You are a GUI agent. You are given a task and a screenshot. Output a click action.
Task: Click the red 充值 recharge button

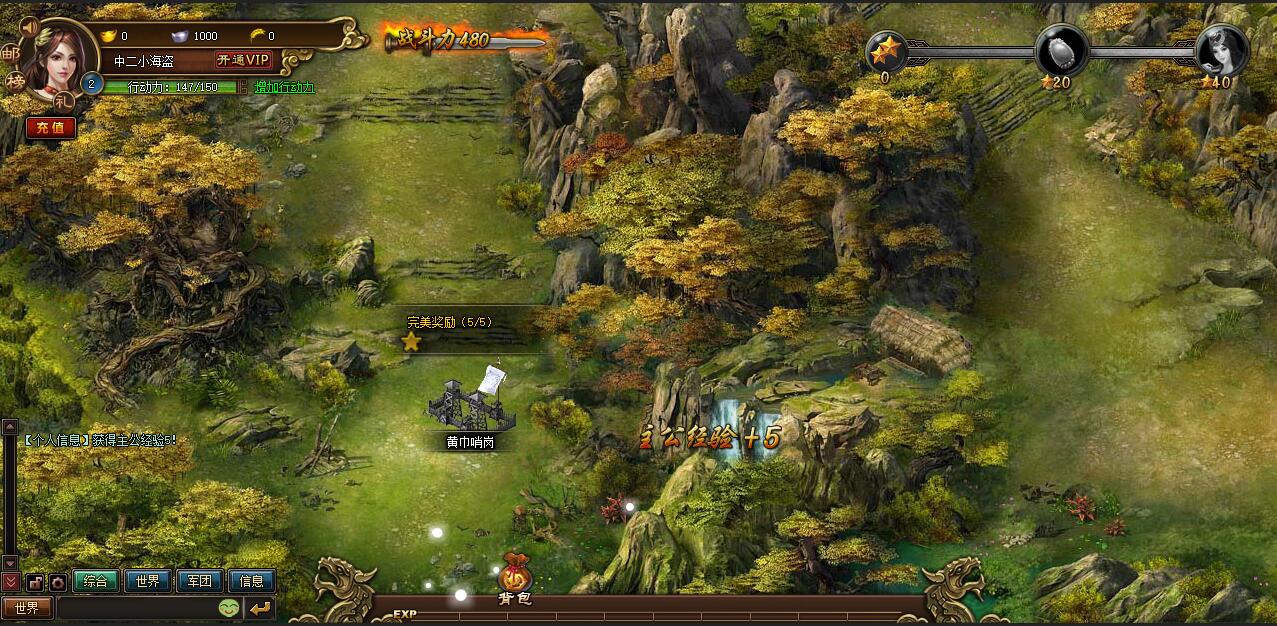pos(50,127)
